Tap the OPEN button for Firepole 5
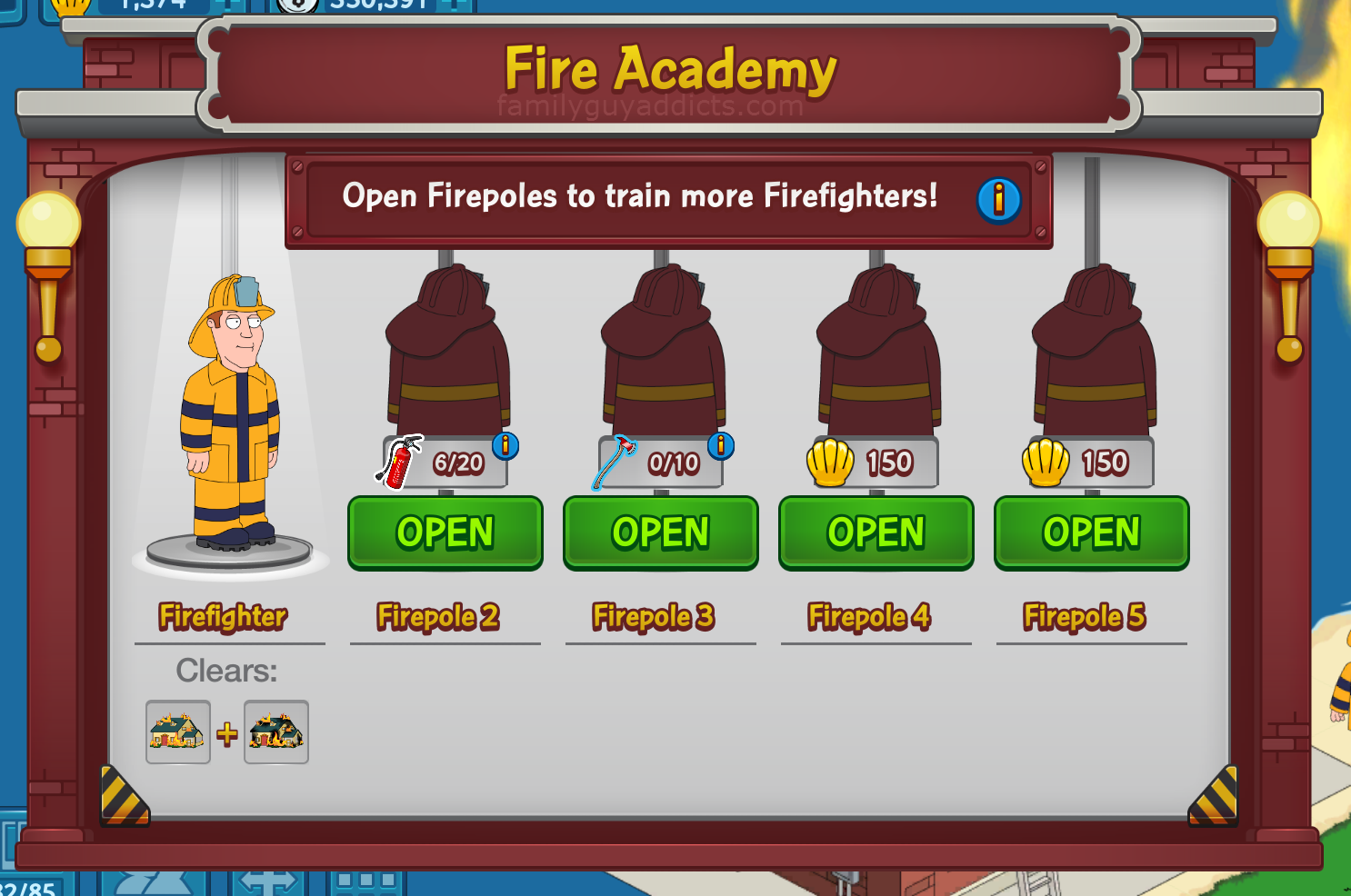This screenshot has width=1351, height=896. point(1091,533)
